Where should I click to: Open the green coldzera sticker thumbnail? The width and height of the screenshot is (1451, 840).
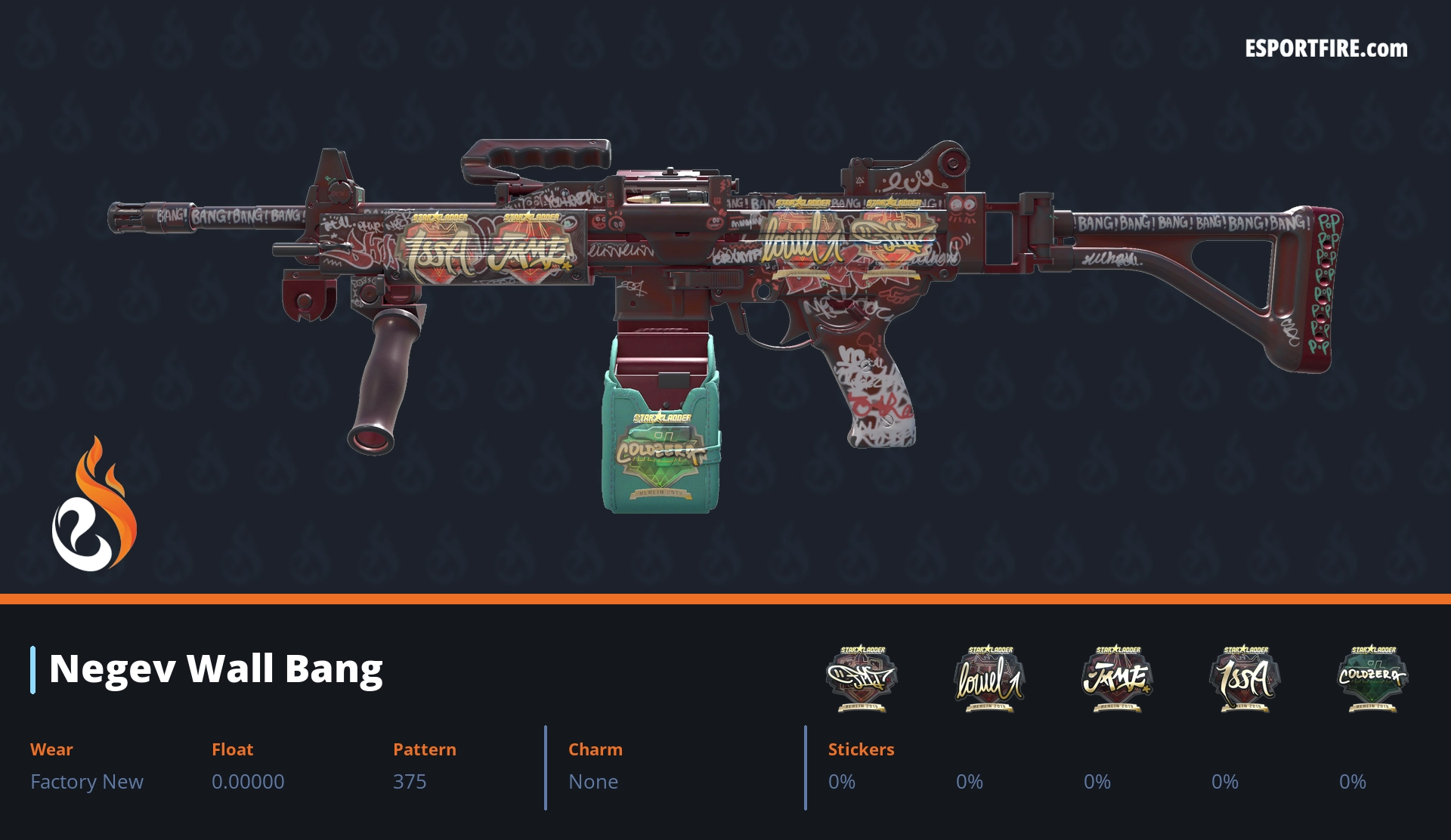[1372, 678]
